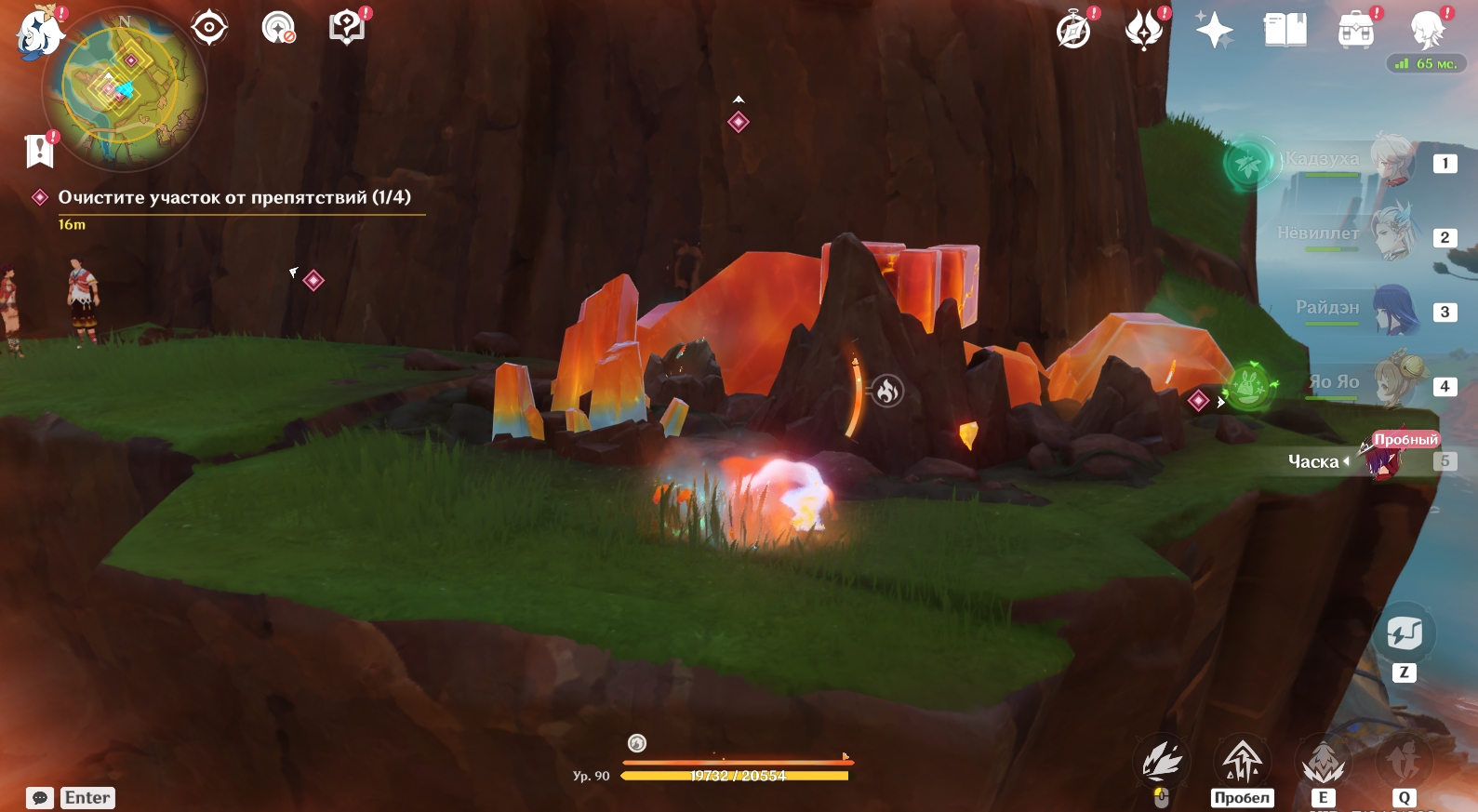The image size is (1478, 812).
Task: Select the quest objective tracker text
Action: click(233, 197)
